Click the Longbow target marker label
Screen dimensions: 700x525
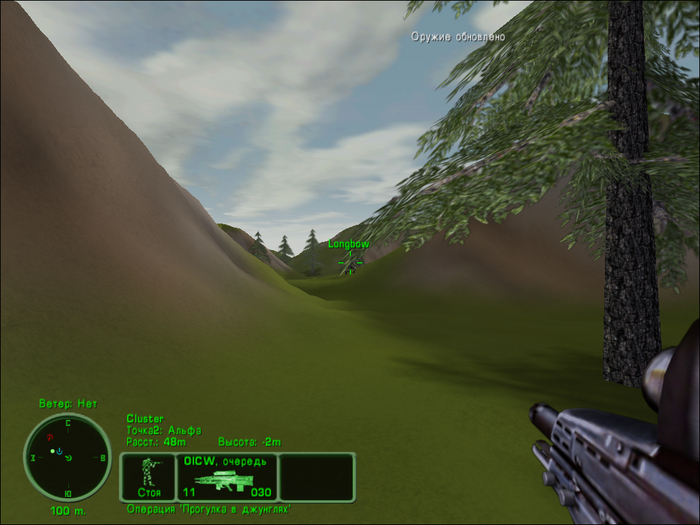pyautogui.click(x=349, y=244)
